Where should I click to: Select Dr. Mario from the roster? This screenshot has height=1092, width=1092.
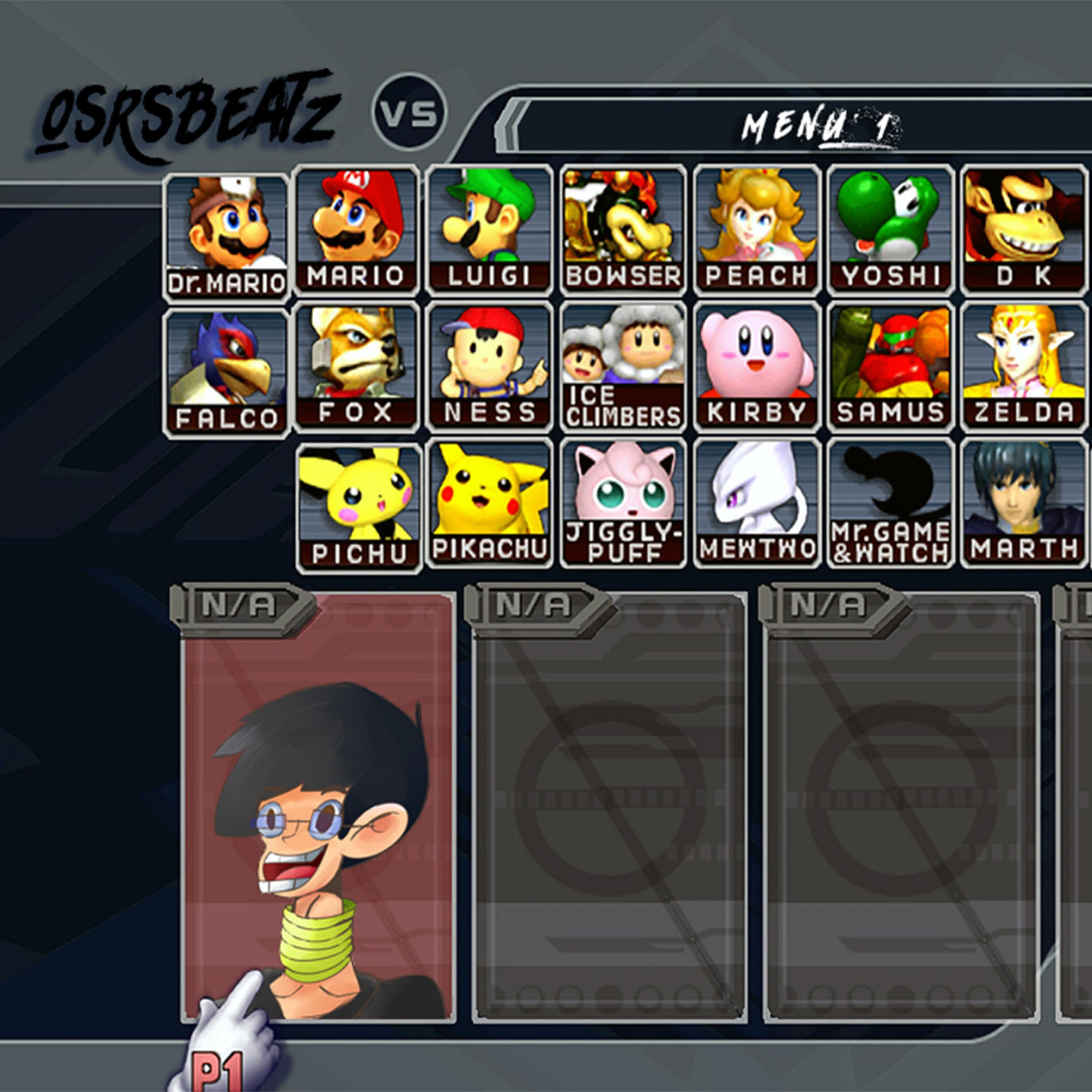coord(226,236)
